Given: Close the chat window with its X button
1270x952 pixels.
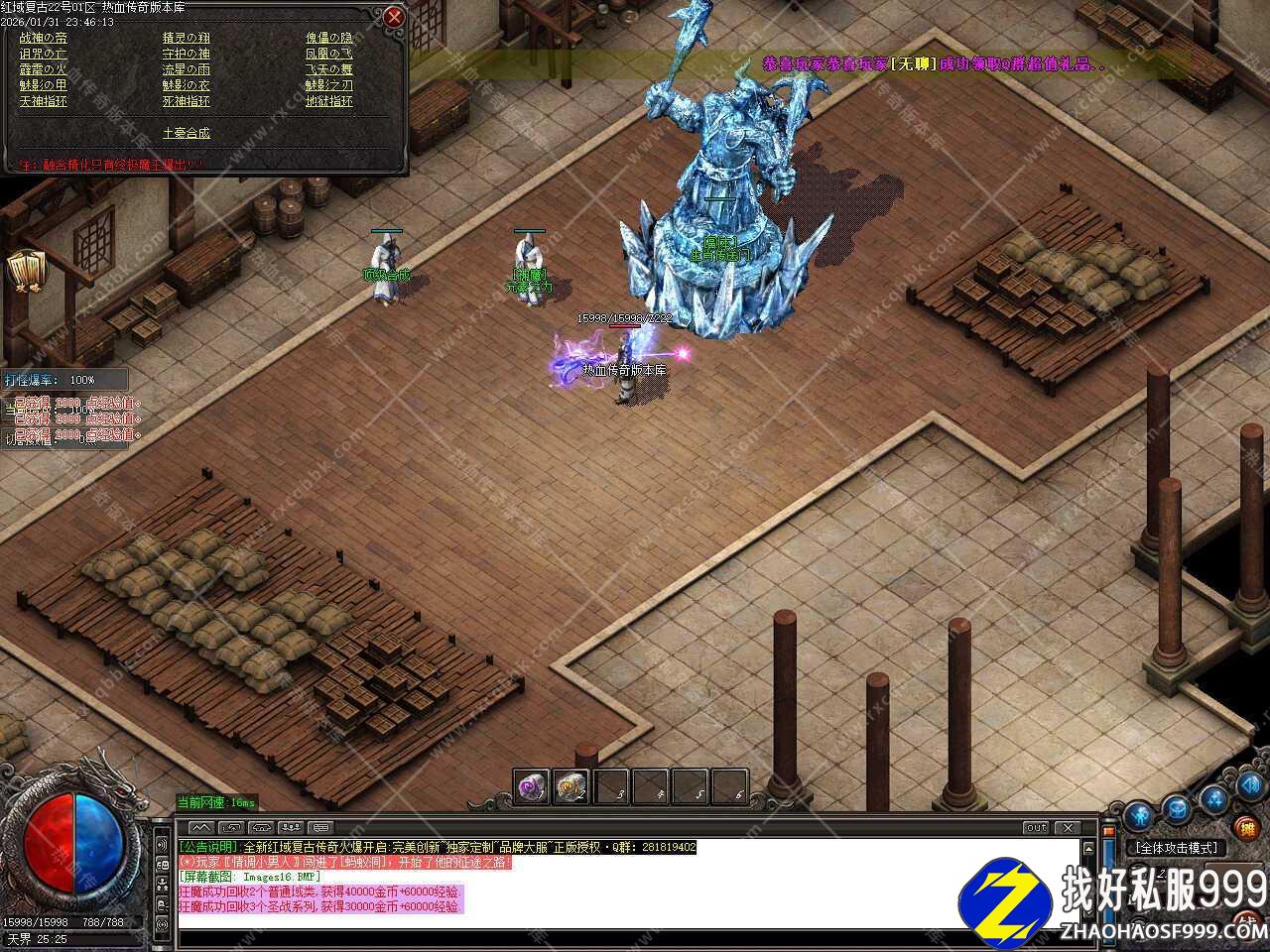Looking at the screenshot, I should point(1068,827).
